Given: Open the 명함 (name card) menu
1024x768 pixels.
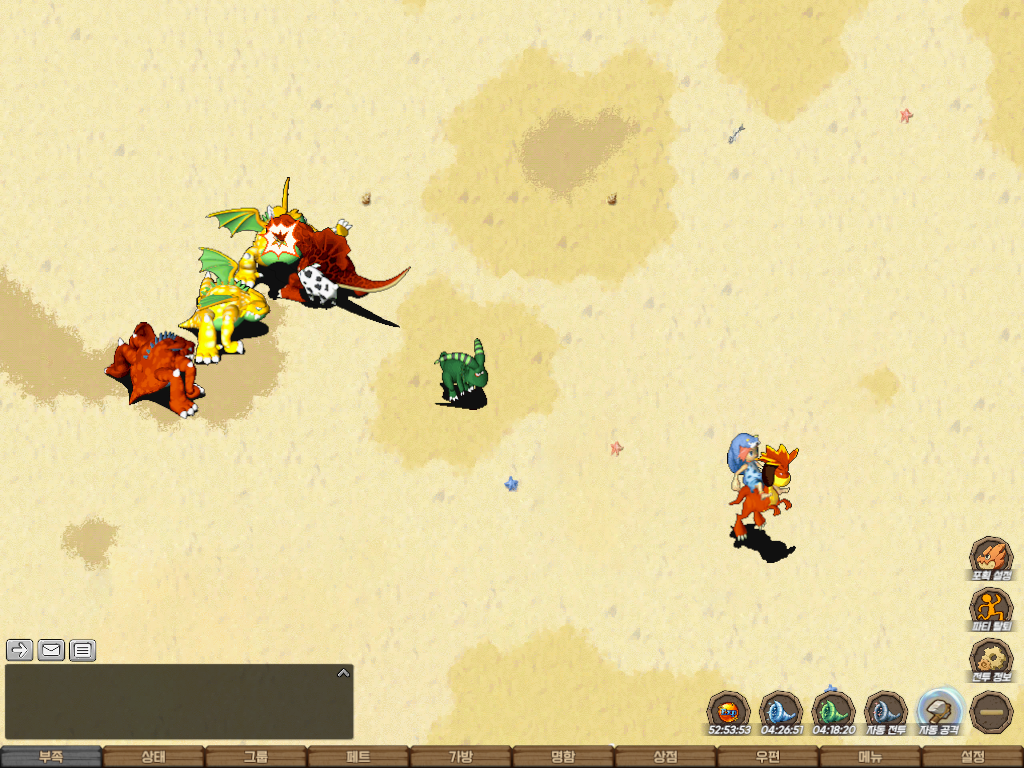Looking at the screenshot, I should coord(563,757).
